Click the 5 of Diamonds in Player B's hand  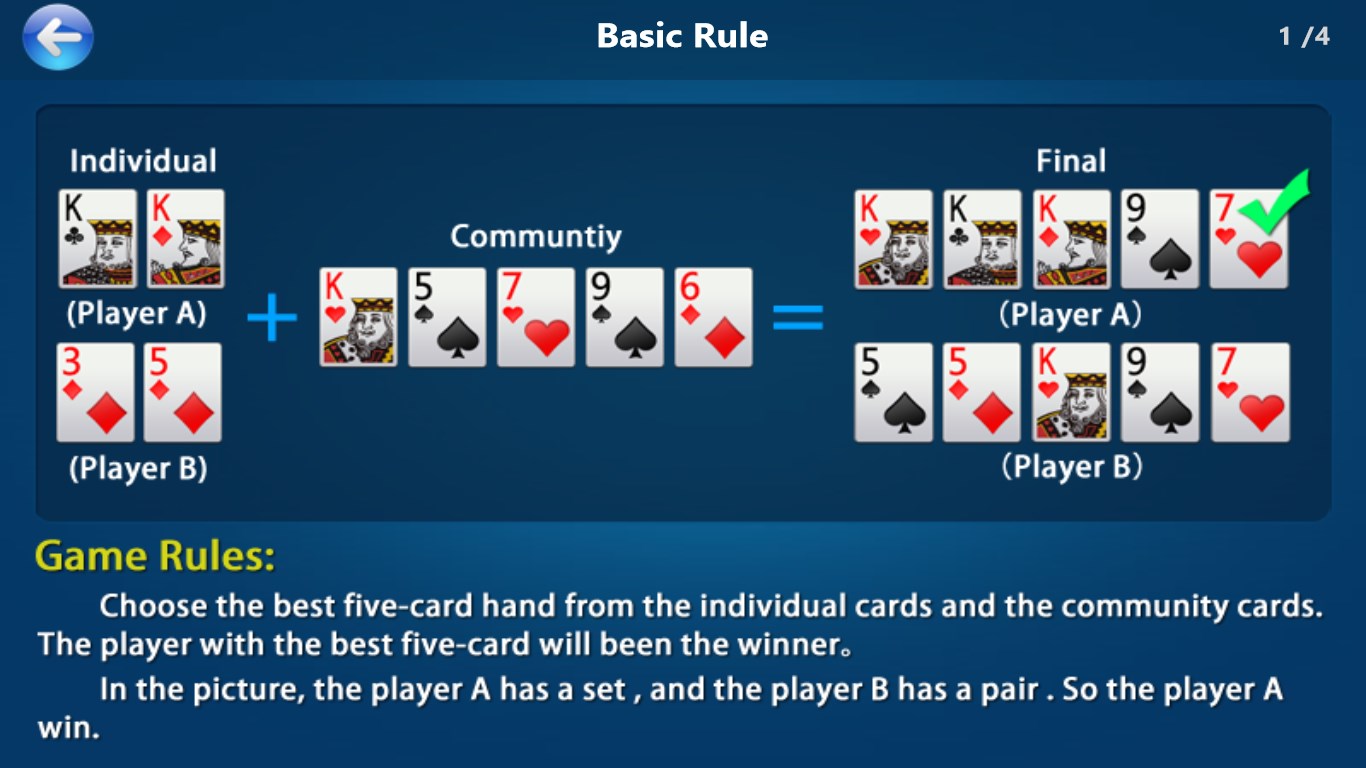(184, 393)
